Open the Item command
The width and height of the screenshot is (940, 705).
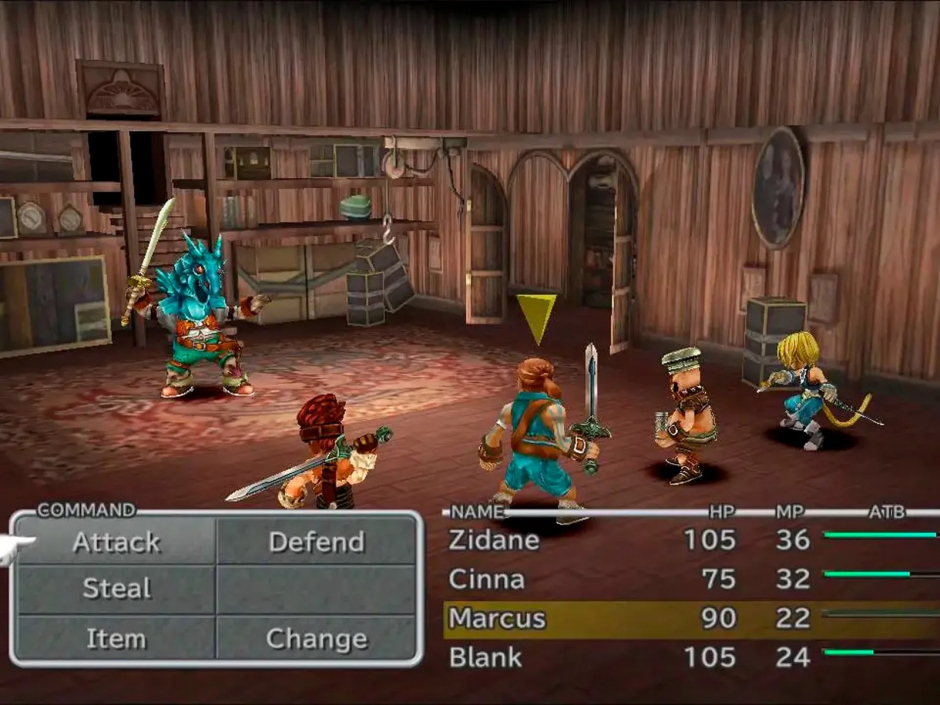pos(116,638)
